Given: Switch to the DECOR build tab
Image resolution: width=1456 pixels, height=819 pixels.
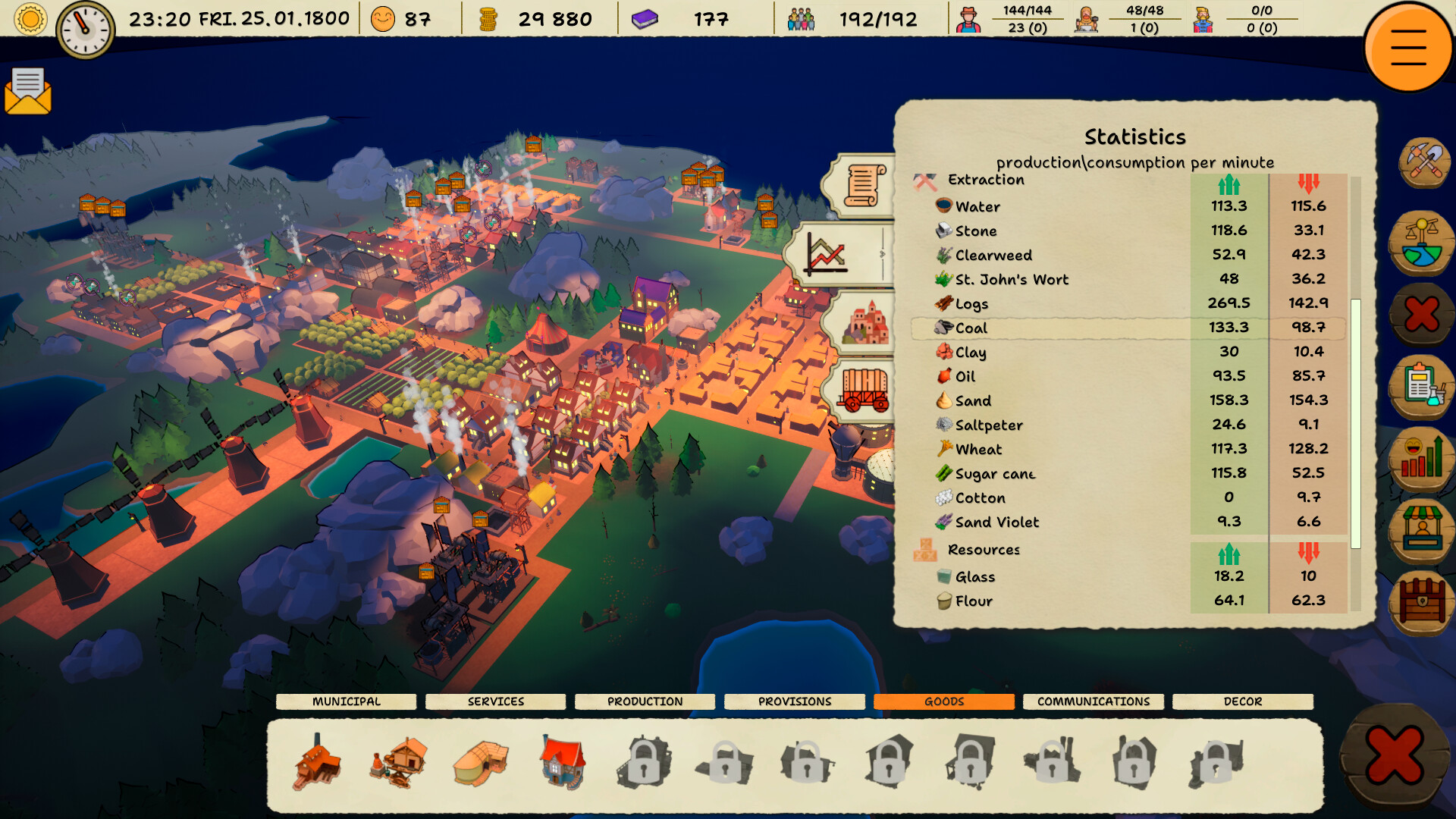Looking at the screenshot, I should click(x=1242, y=701).
